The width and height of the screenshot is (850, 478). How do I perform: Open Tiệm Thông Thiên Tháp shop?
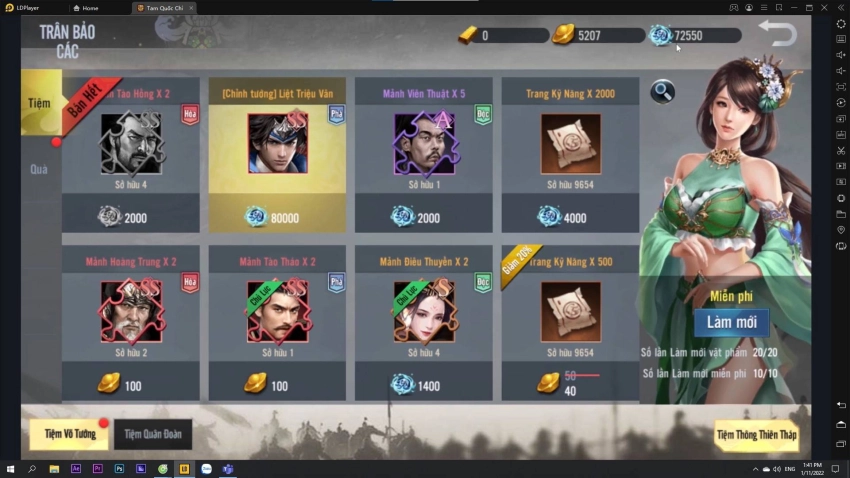(756, 434)
